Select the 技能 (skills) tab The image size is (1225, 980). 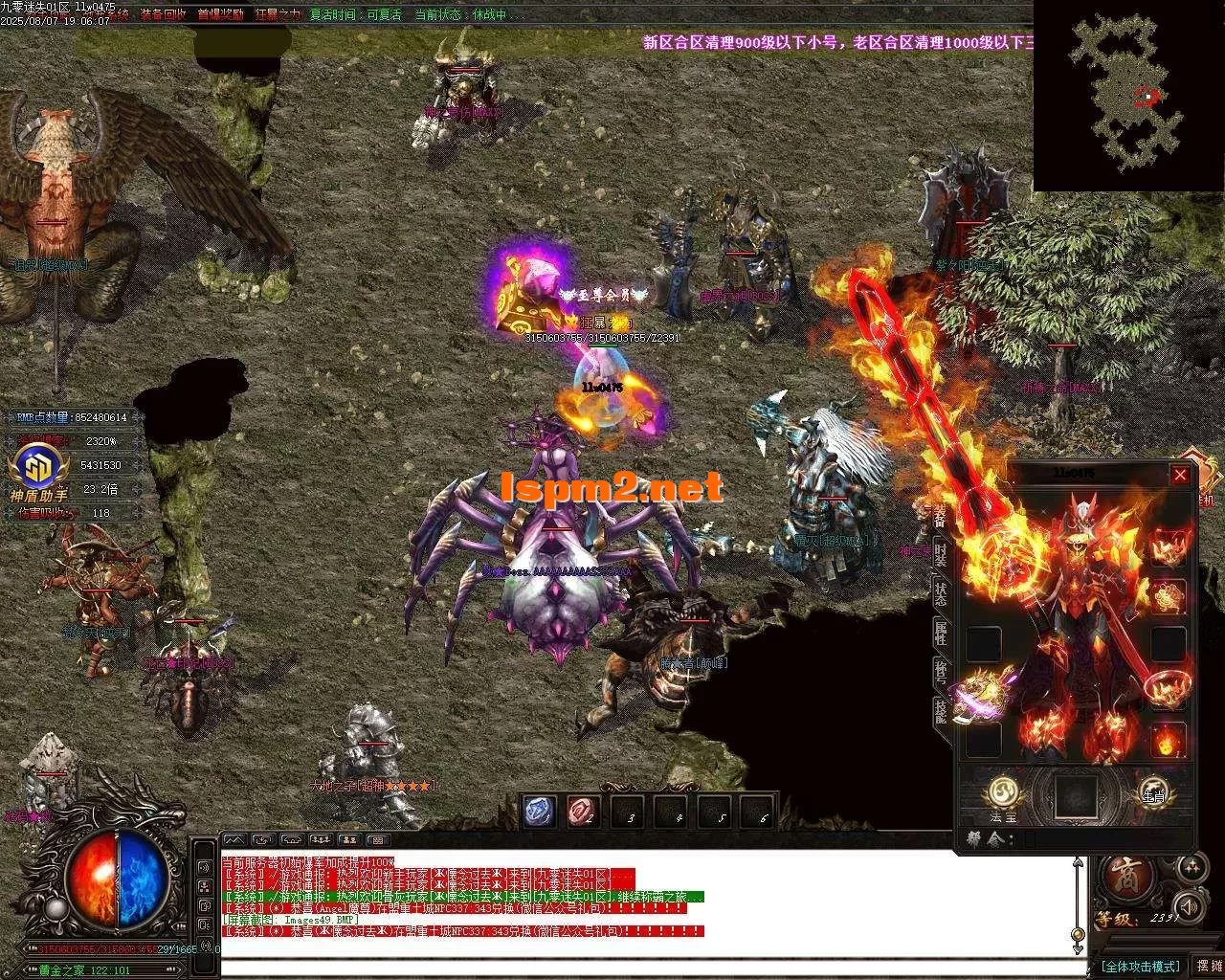[x=942, y=709]
